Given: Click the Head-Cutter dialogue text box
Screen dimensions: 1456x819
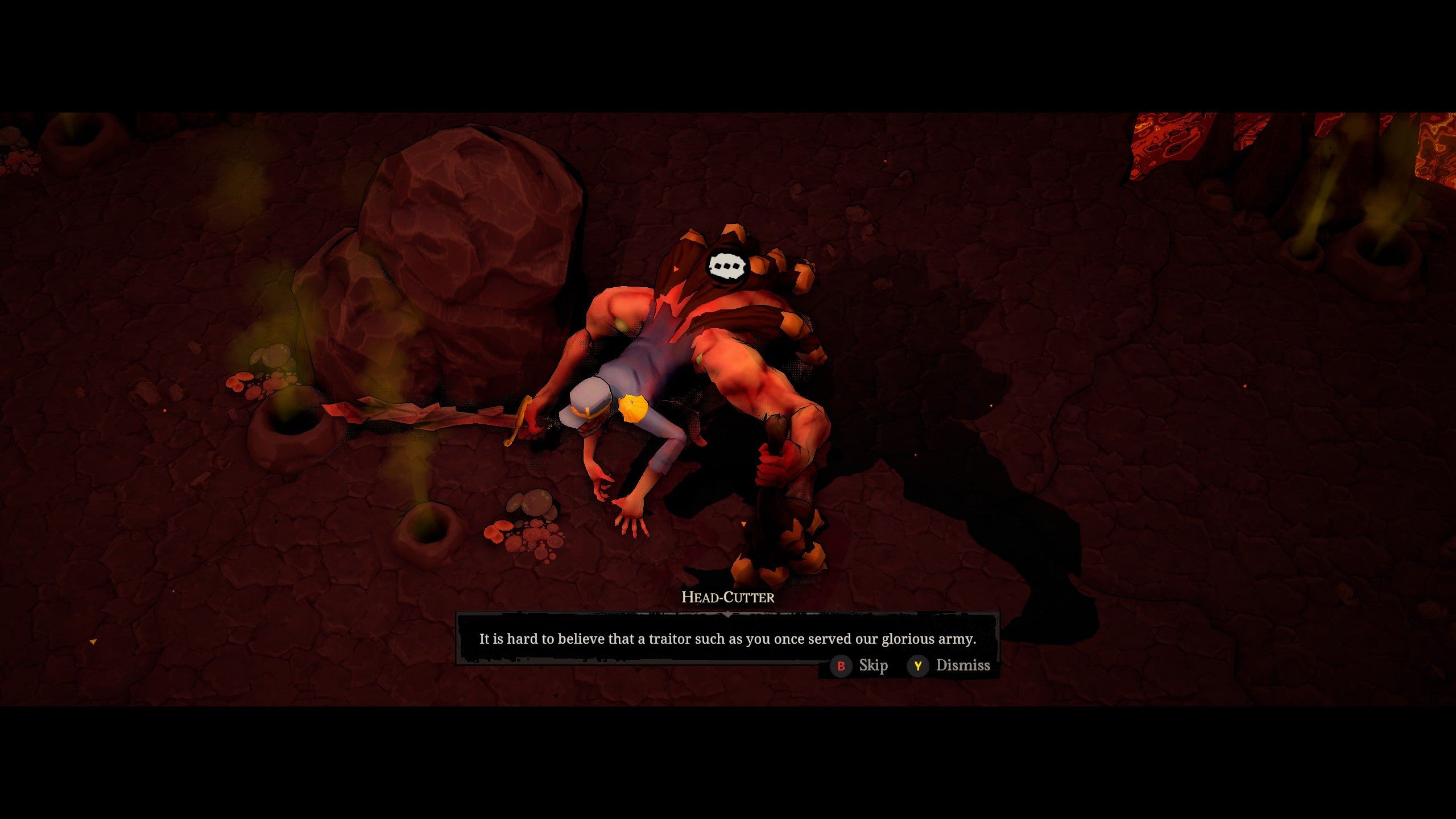Looking at the screenshot, I should (x=727, y=639).
